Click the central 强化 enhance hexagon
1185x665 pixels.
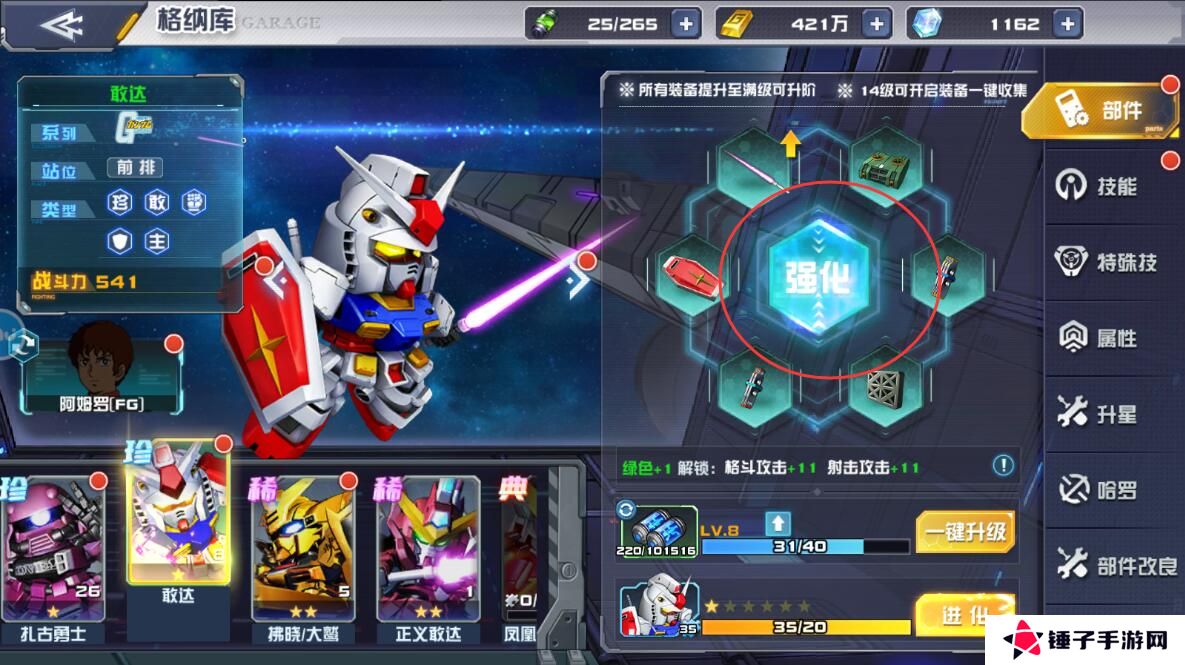[811, 278]
